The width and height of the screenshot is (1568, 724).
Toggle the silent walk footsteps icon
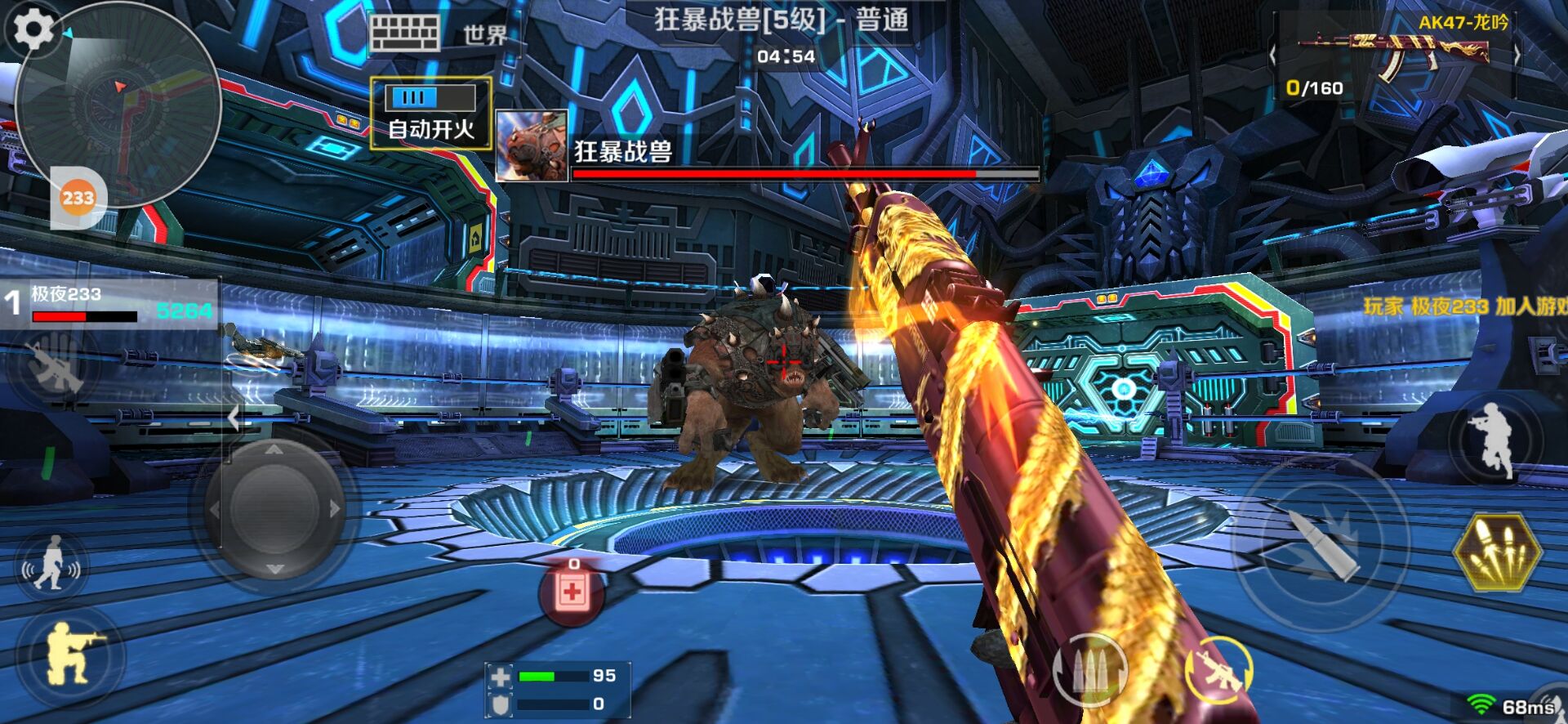[x=51, y=563]
